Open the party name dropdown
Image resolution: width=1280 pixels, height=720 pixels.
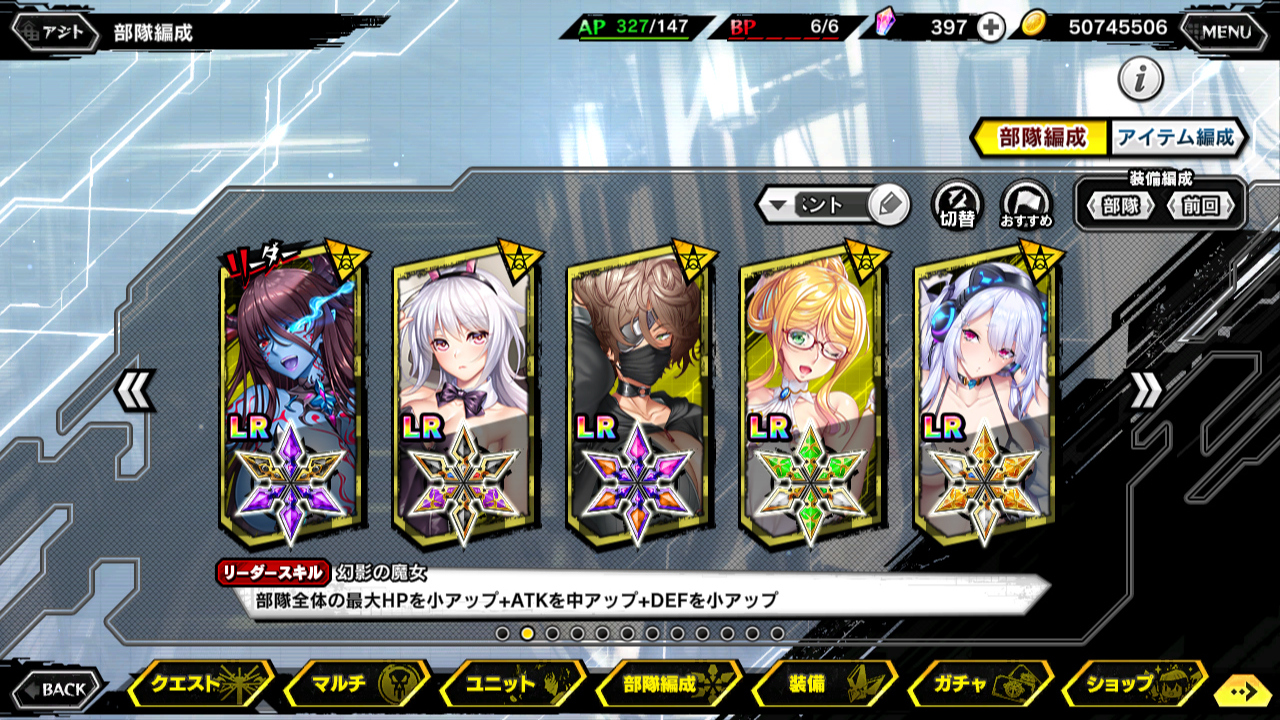[777, 206]
